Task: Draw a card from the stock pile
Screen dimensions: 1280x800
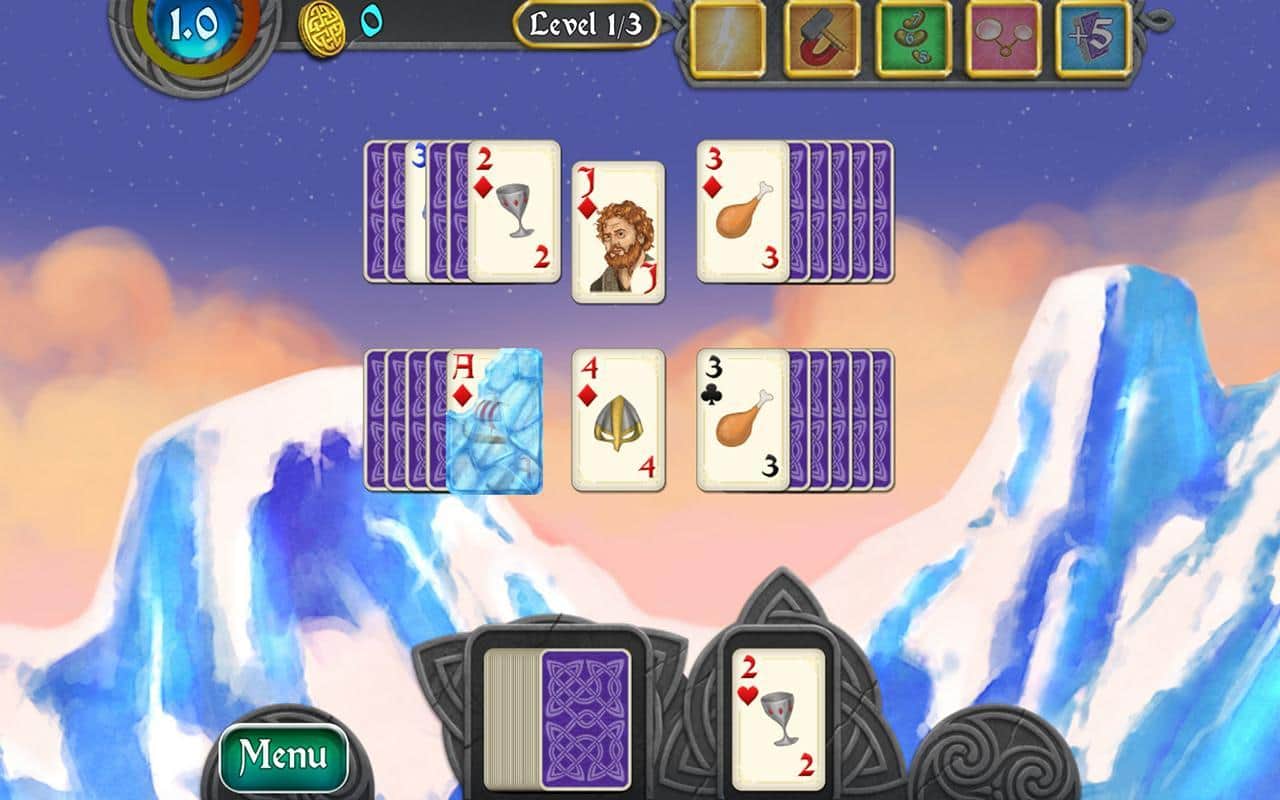Action: point(584,719)
